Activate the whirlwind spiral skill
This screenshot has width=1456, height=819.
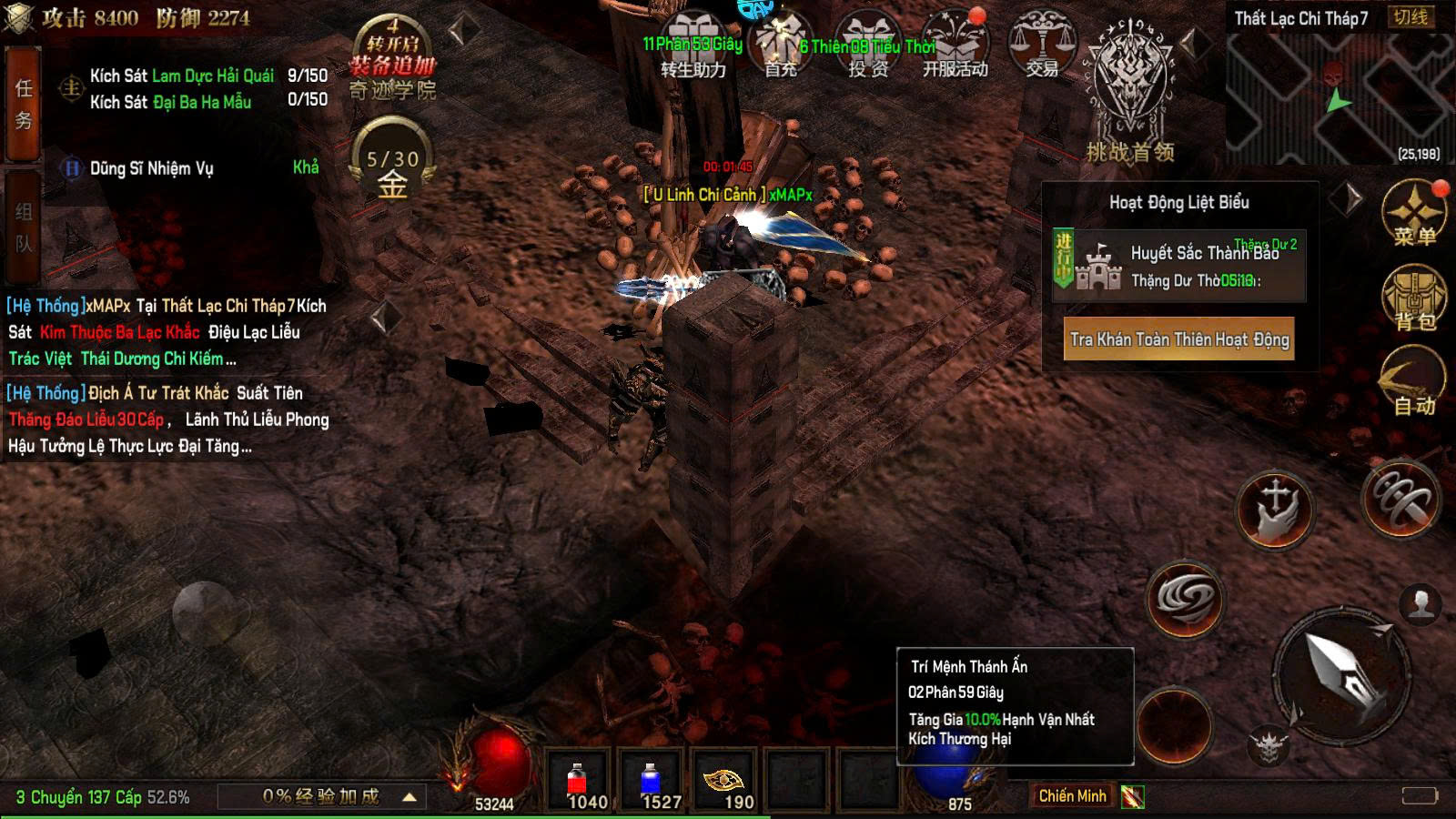1185,598
